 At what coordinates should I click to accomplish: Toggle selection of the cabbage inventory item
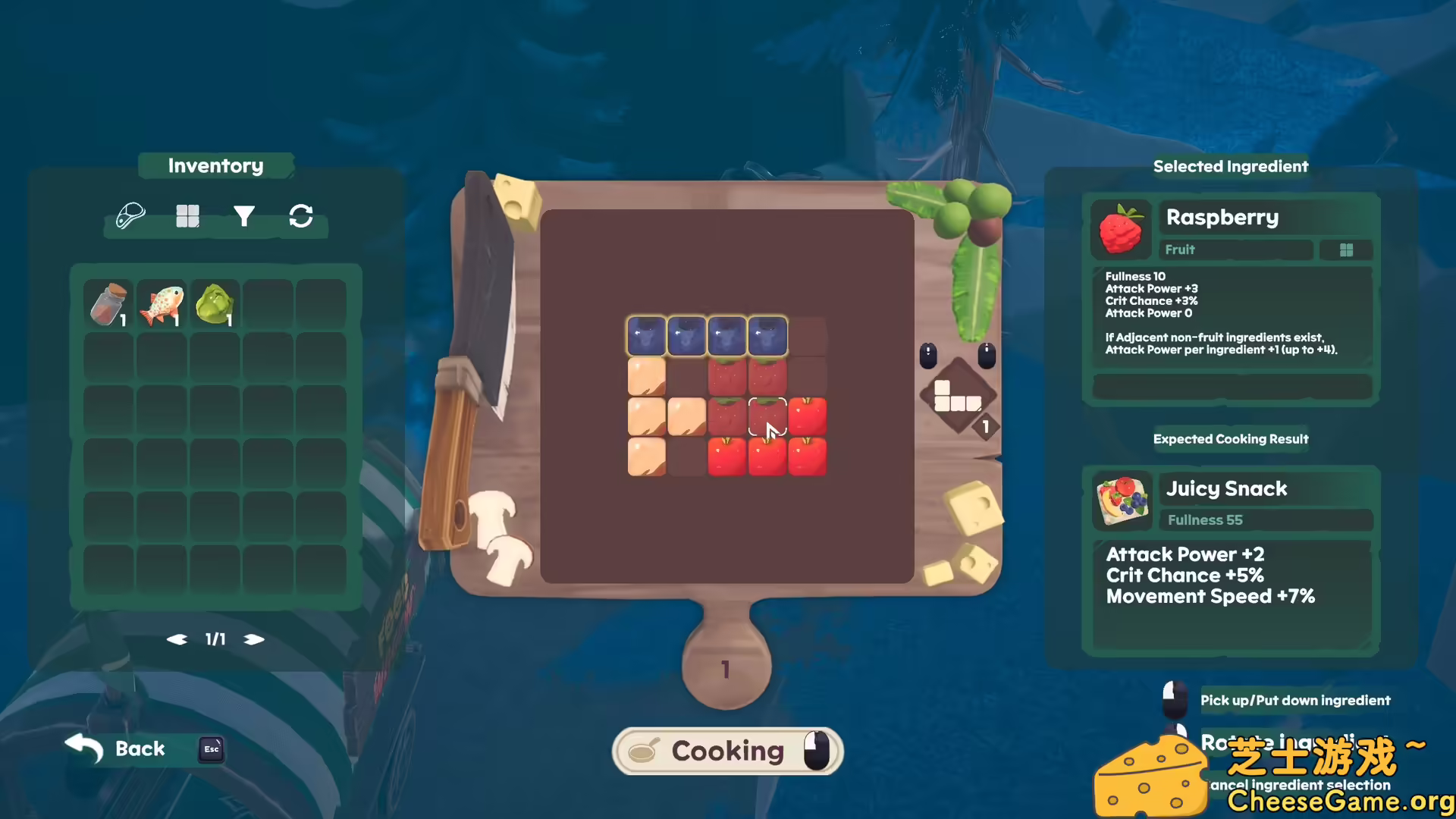click(214, 303)
